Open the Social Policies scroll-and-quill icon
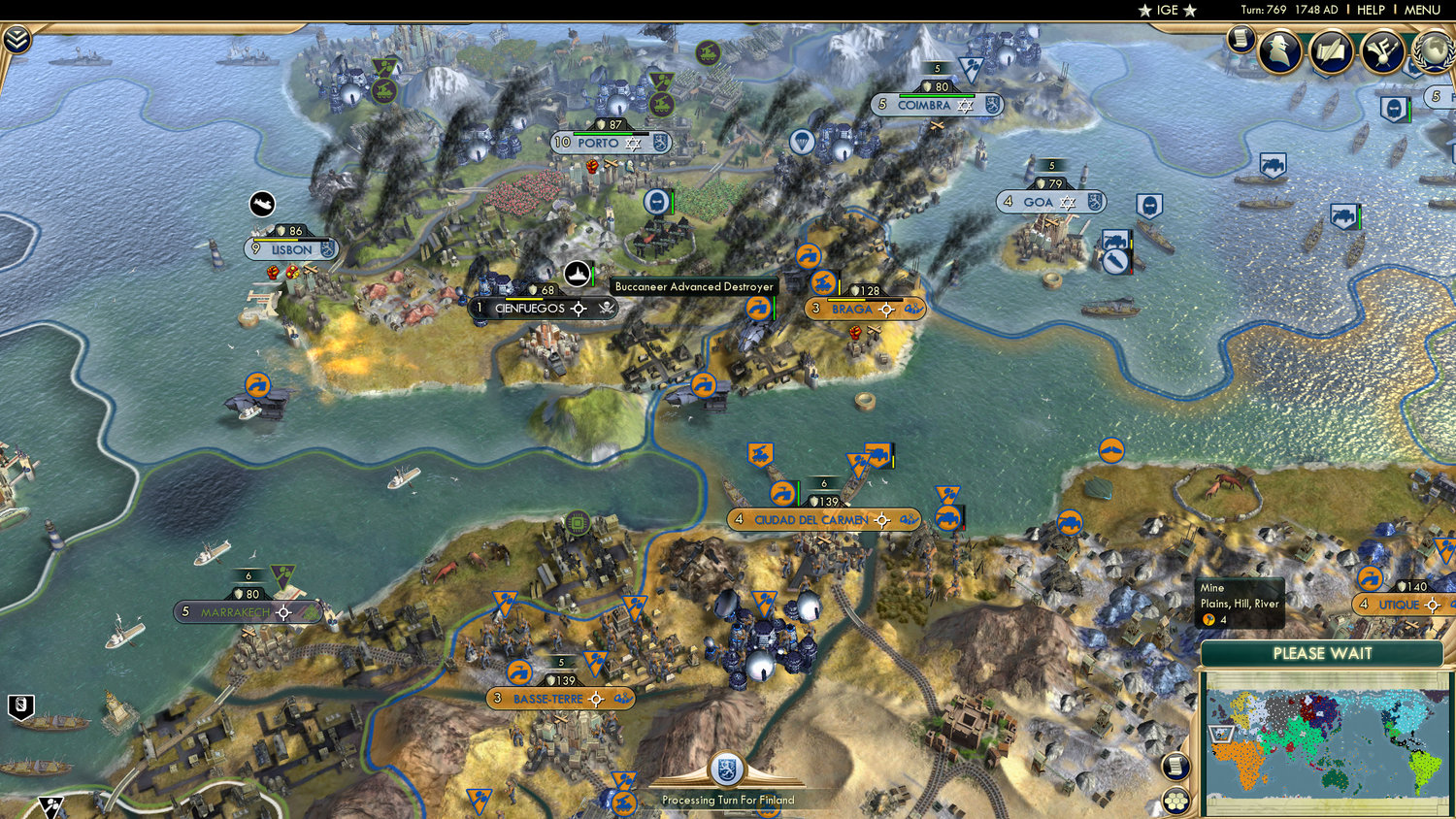The image size is (1456, 819). 1331,53
